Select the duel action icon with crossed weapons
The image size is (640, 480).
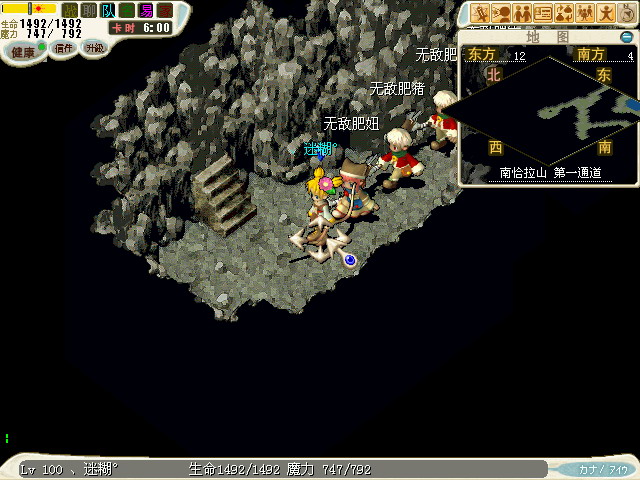pos(480,13)
